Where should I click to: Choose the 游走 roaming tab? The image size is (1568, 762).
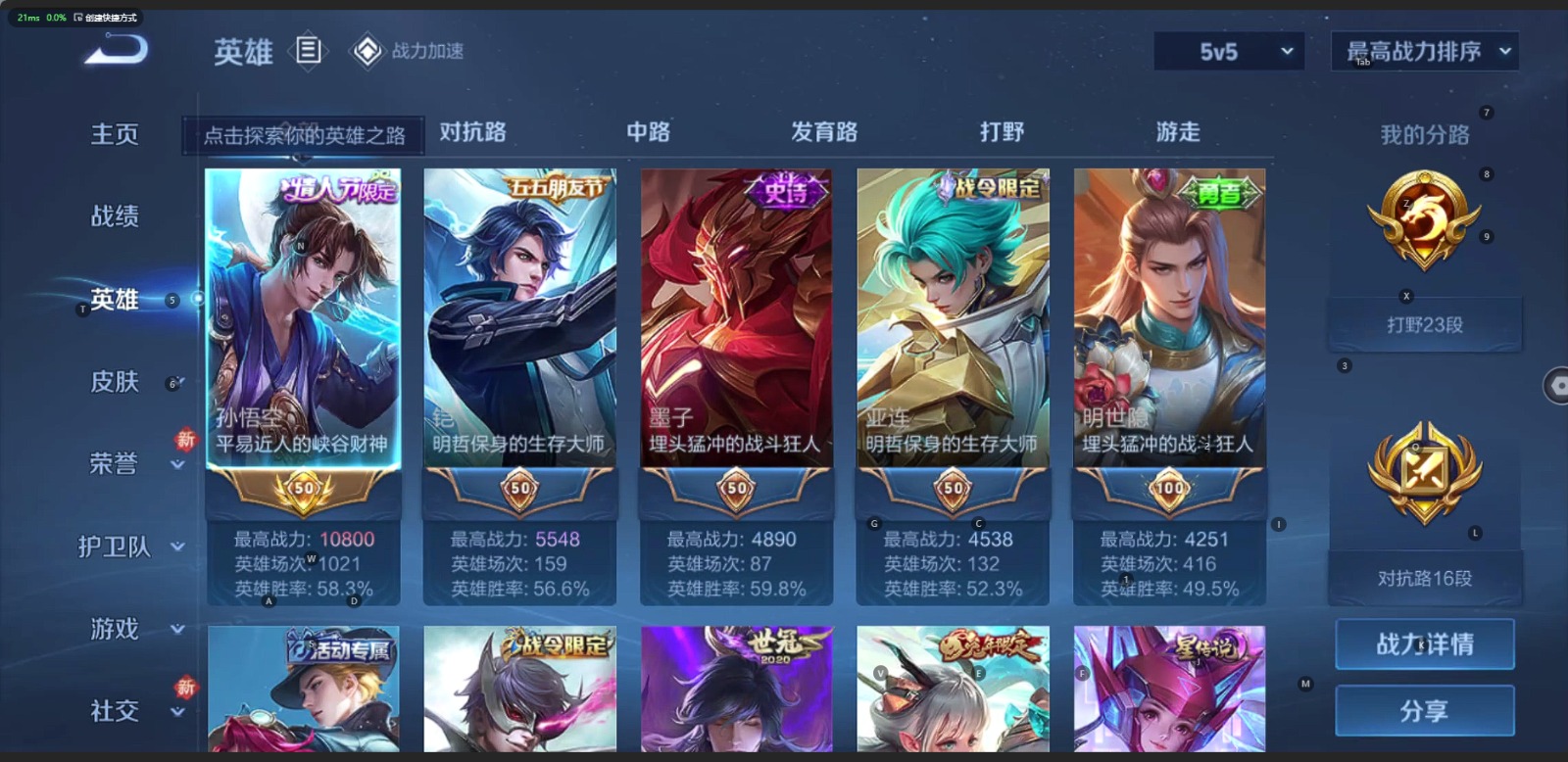(1177, 132)
